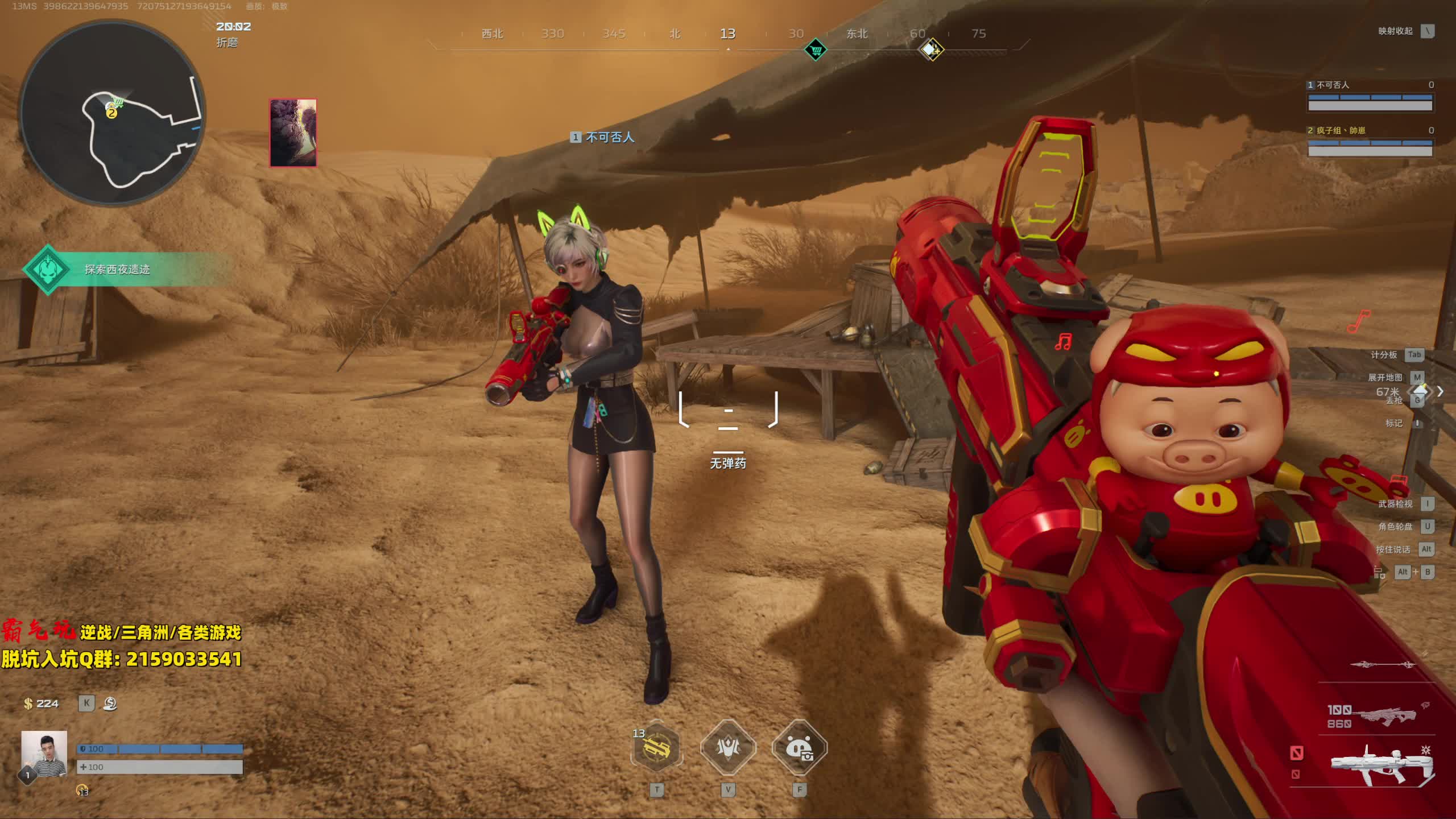This screenshot has height=819, width=1456.
Task: Select the 探索西夜遗迹 objective tracker
Action: pyautogui.click(x=117, y=269)
